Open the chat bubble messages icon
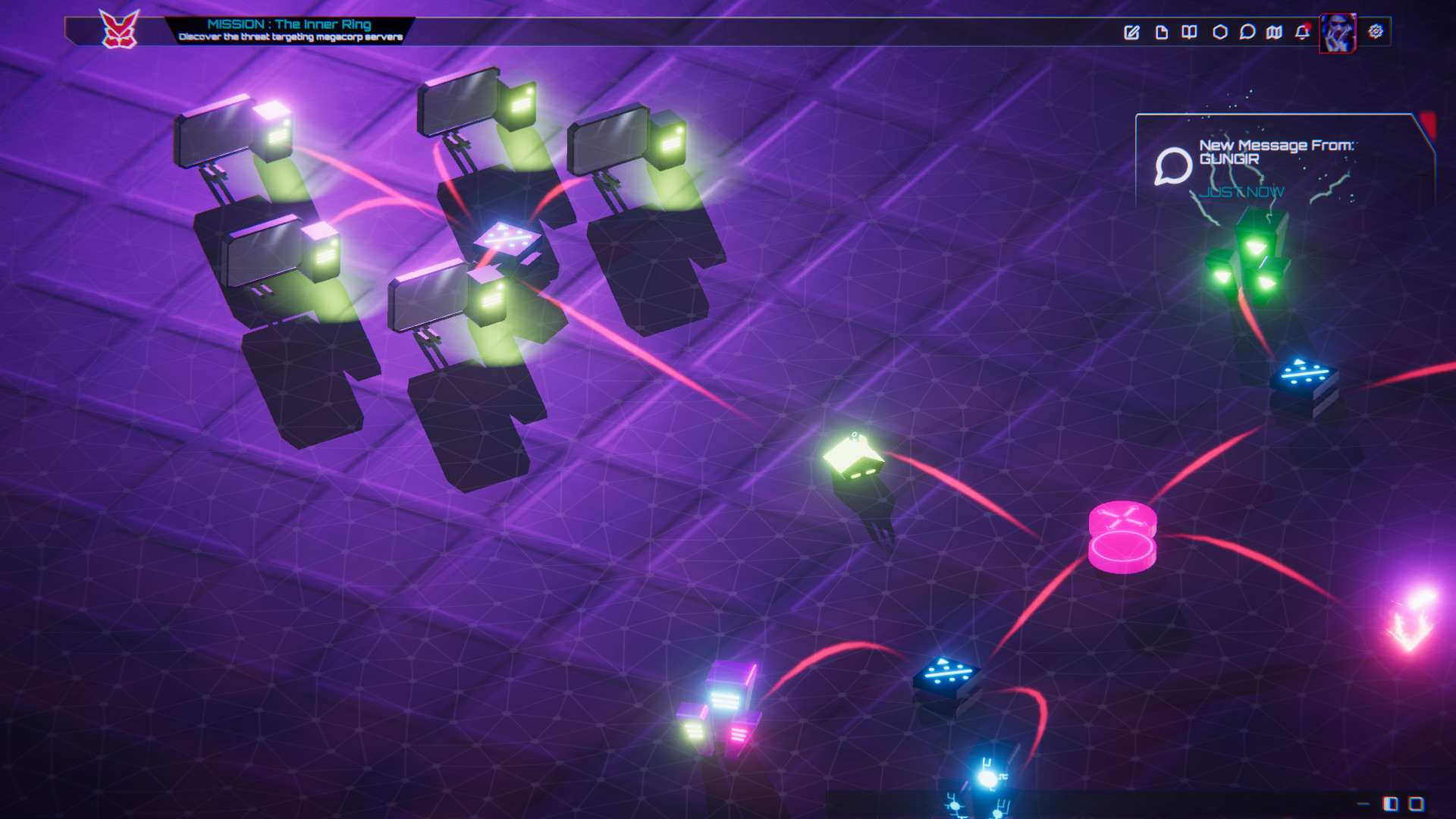The image size is (1456, 819). pos(1248,33)
